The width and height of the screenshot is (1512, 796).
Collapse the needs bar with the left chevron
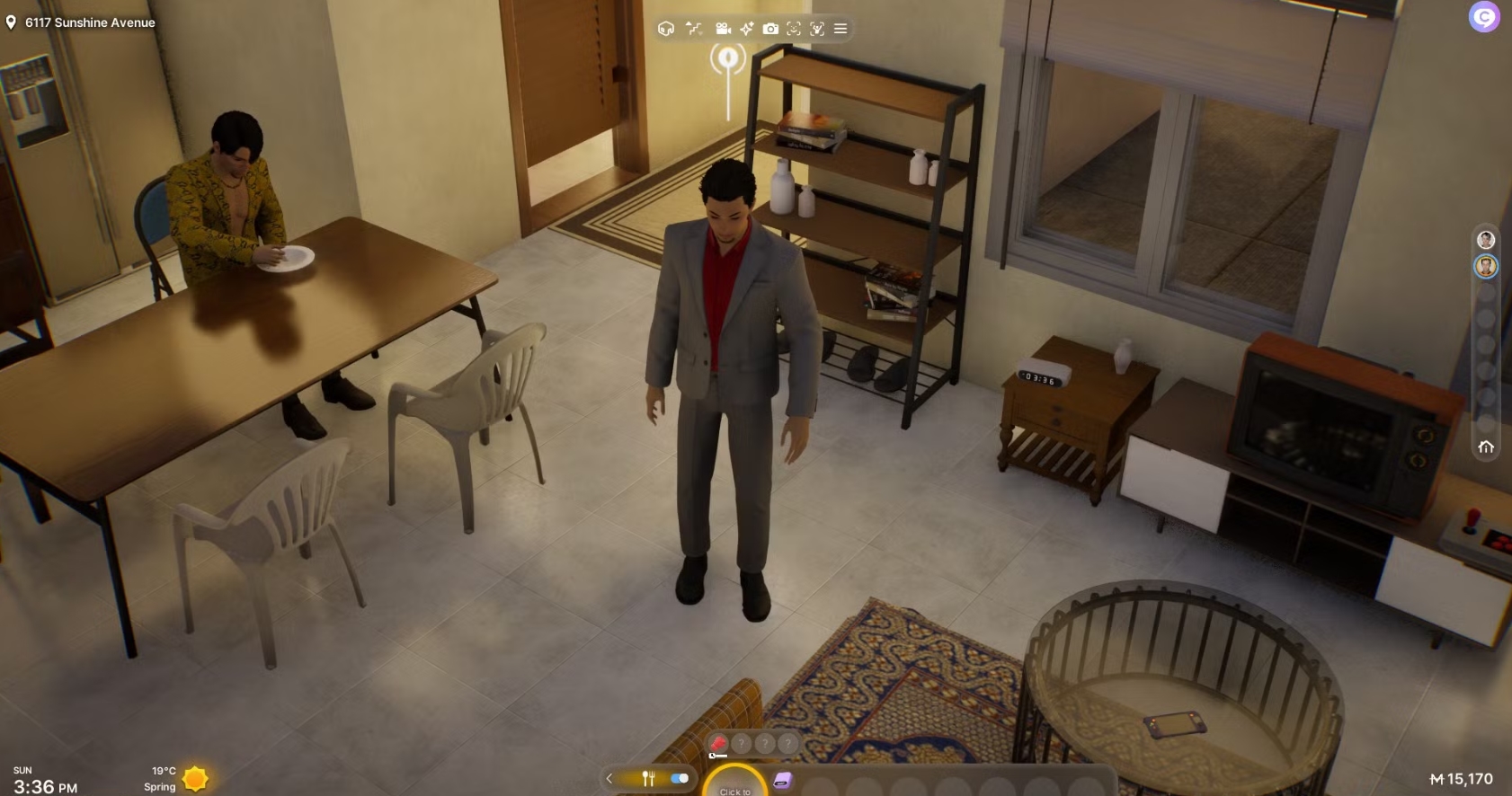(x=609, y=779)
